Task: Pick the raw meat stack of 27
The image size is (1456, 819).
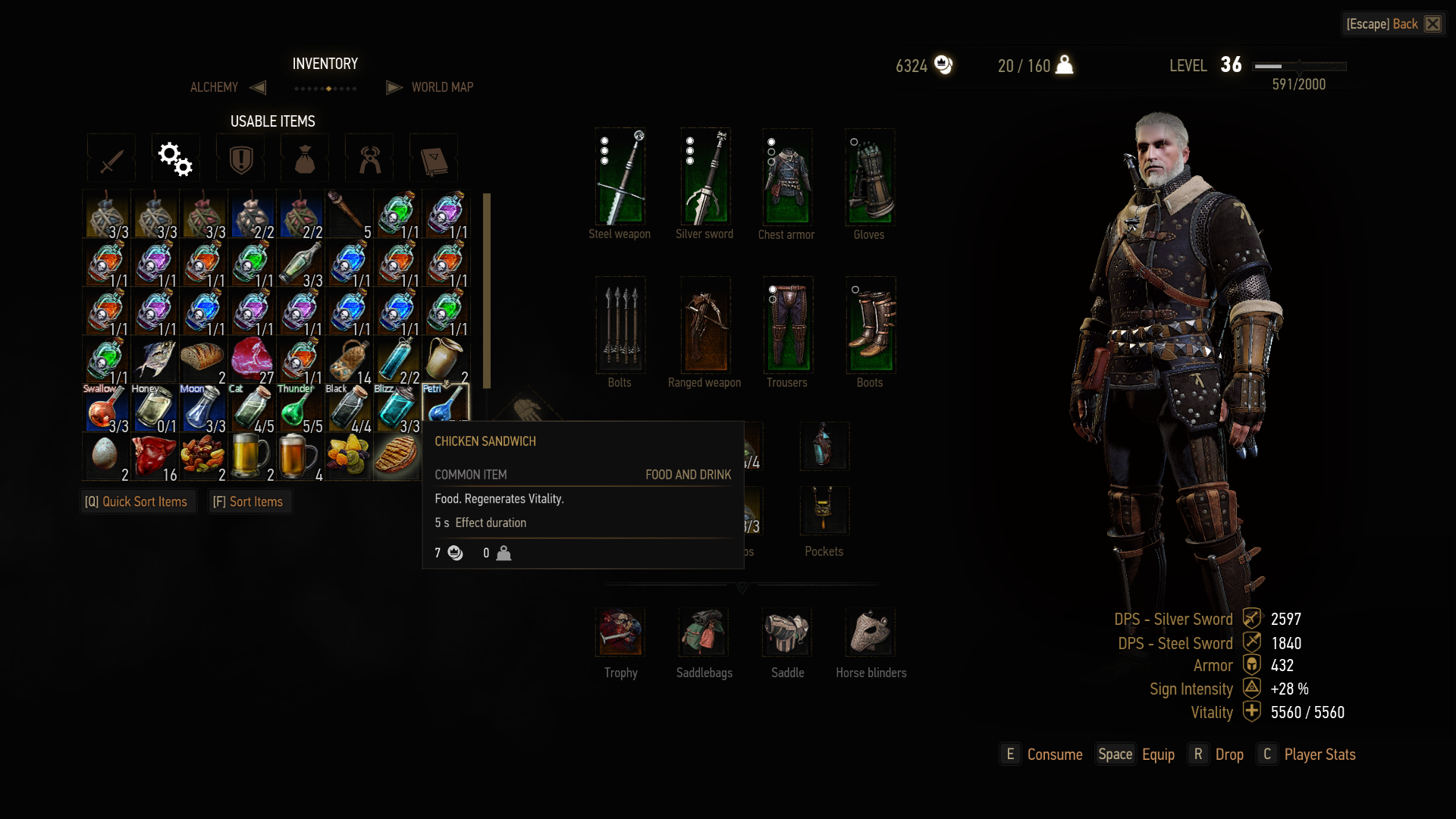Action: pos(252,359)
